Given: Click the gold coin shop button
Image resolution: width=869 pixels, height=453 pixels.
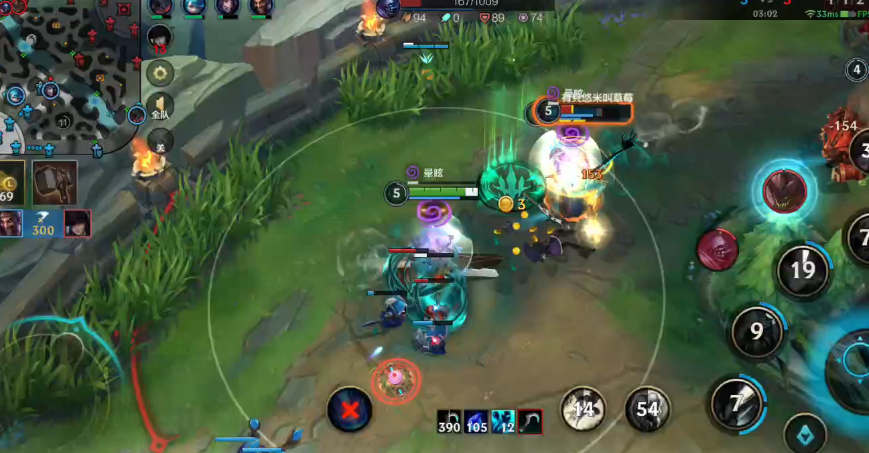Looking at the screenshot, I should [11, 184].
